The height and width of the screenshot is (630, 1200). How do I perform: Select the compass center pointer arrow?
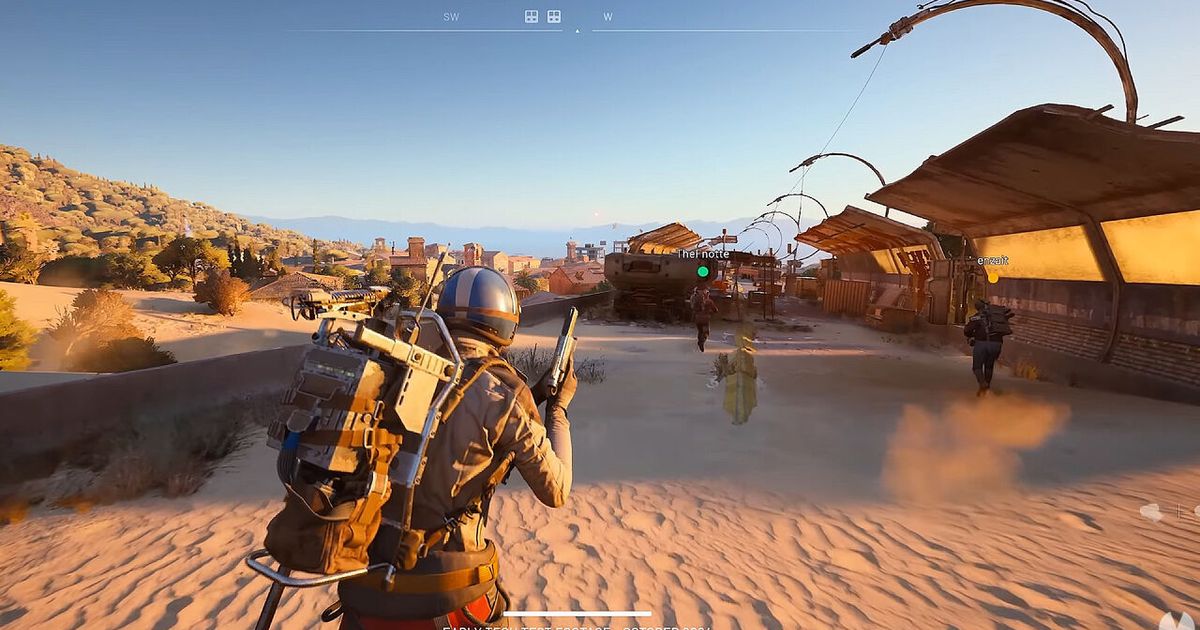click(x=577, y=31)
